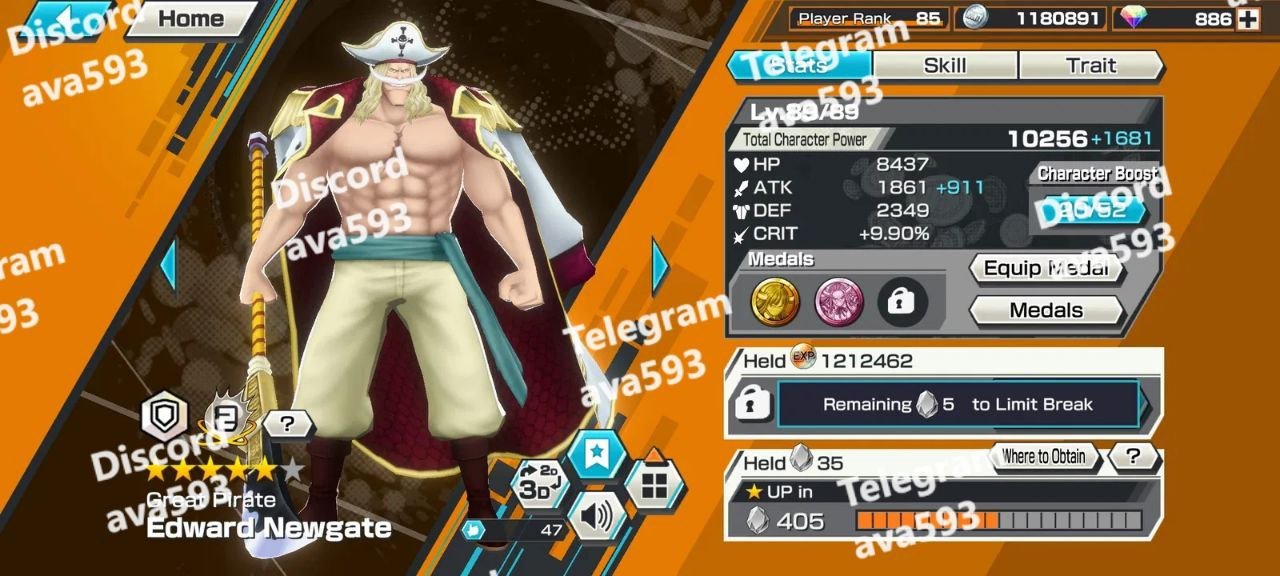Select the pink medal slot

(x=839, y=302)
